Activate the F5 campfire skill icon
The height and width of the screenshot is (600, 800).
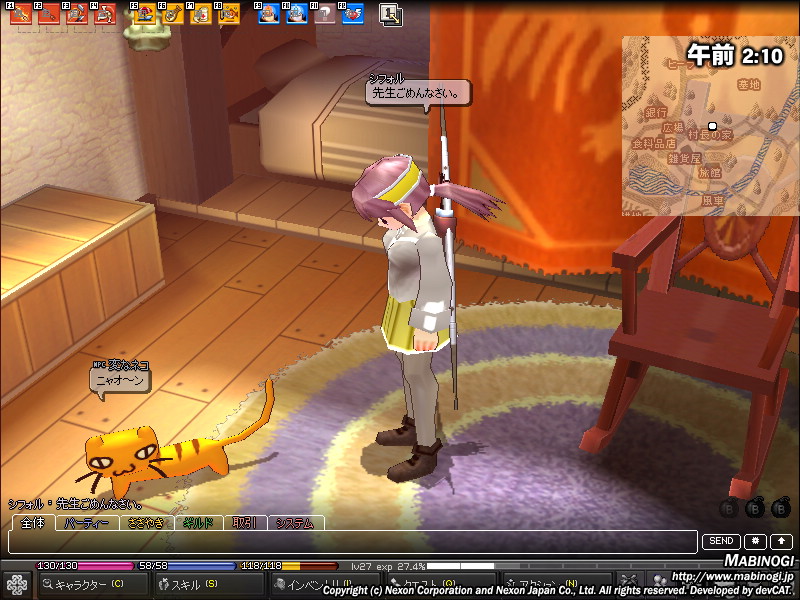(x=145, y=14)
